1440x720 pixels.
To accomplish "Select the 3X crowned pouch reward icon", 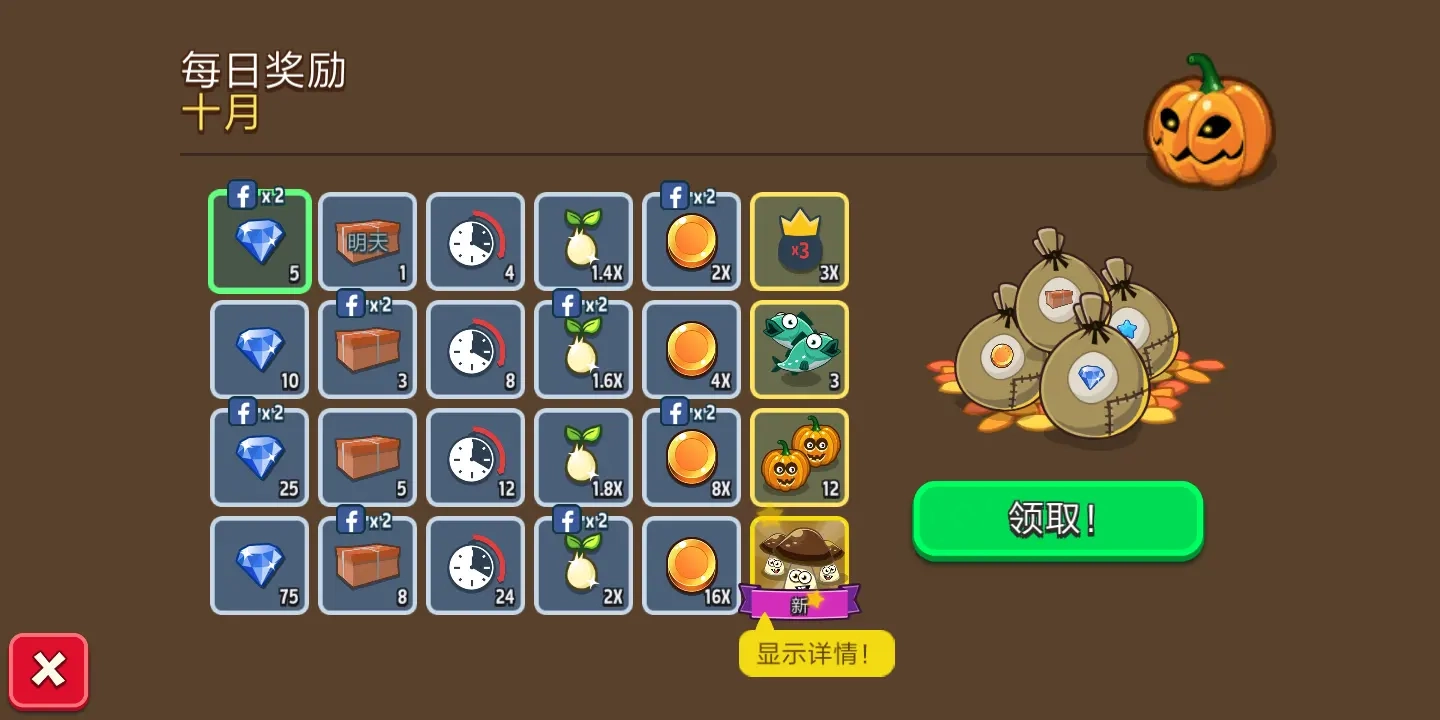I will (x=799, y=241).
